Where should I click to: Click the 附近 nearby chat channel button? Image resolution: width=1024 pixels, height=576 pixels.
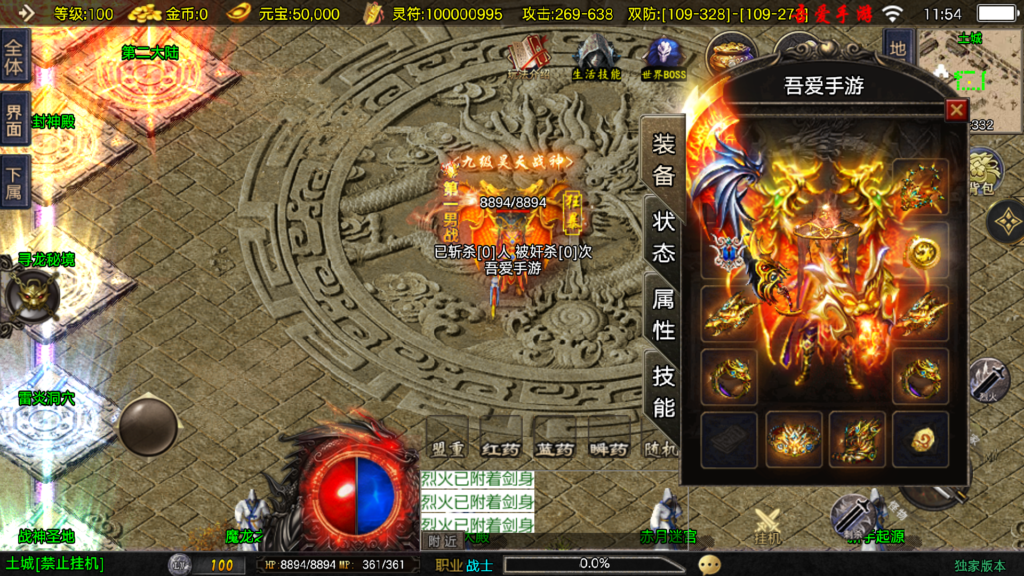click(x=445, y=541)
